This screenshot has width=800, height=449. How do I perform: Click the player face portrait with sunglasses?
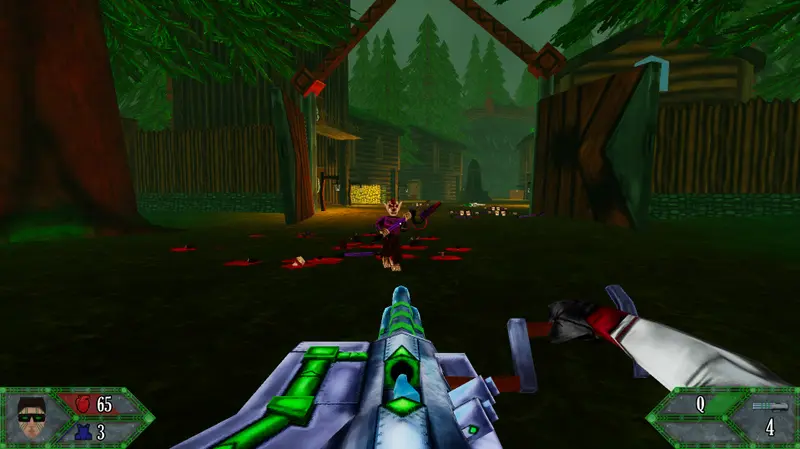click(32, 416)
